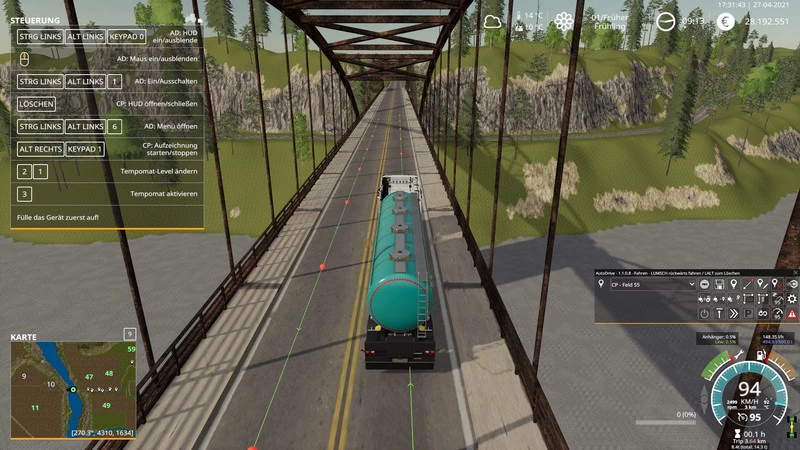Click the AutoDrive floppy disk save icon
The height and width of the screenshot is (450, 800).
tap(719, 284)
